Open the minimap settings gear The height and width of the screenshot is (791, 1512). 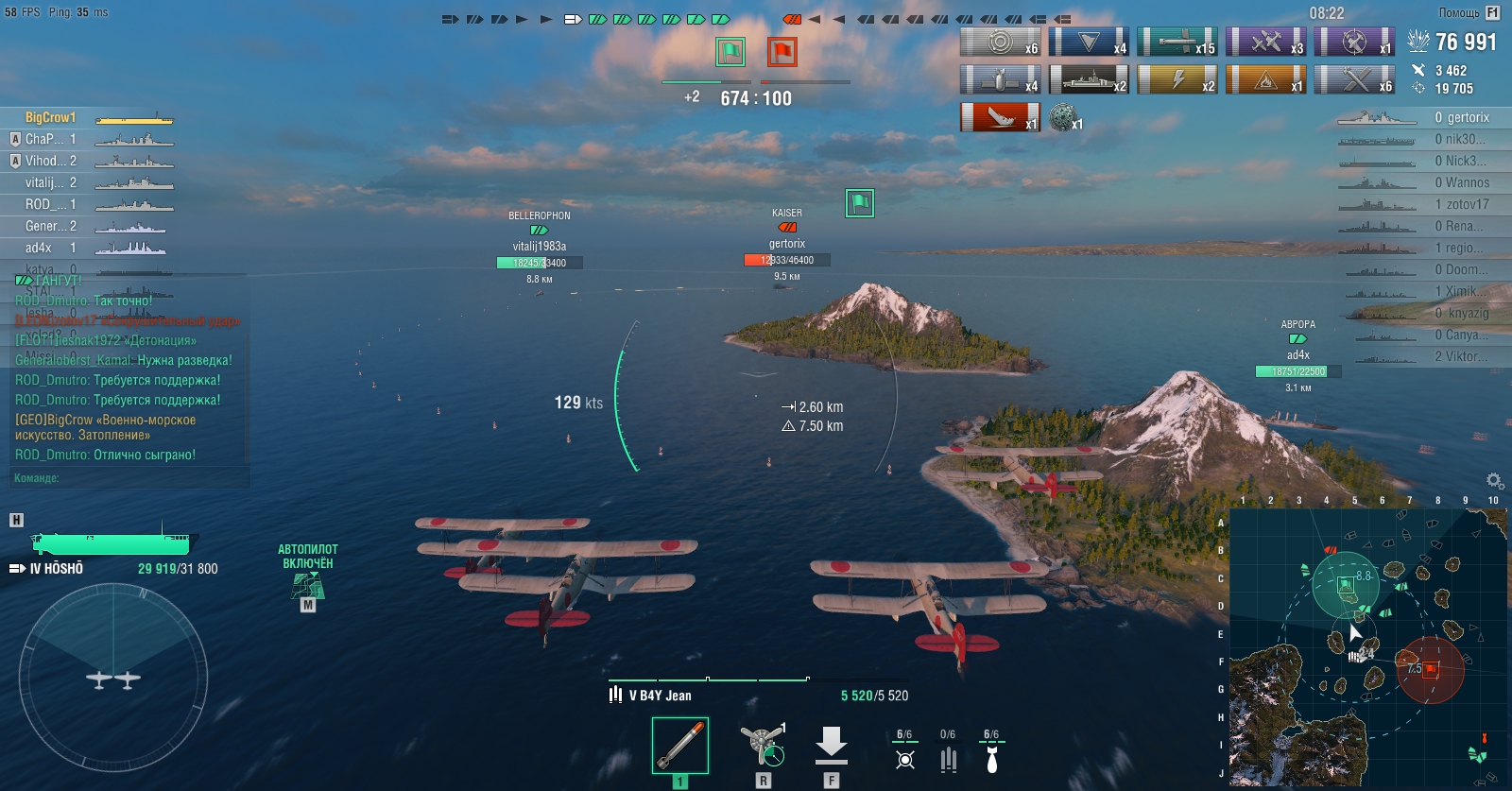[x=1494, y=481]
